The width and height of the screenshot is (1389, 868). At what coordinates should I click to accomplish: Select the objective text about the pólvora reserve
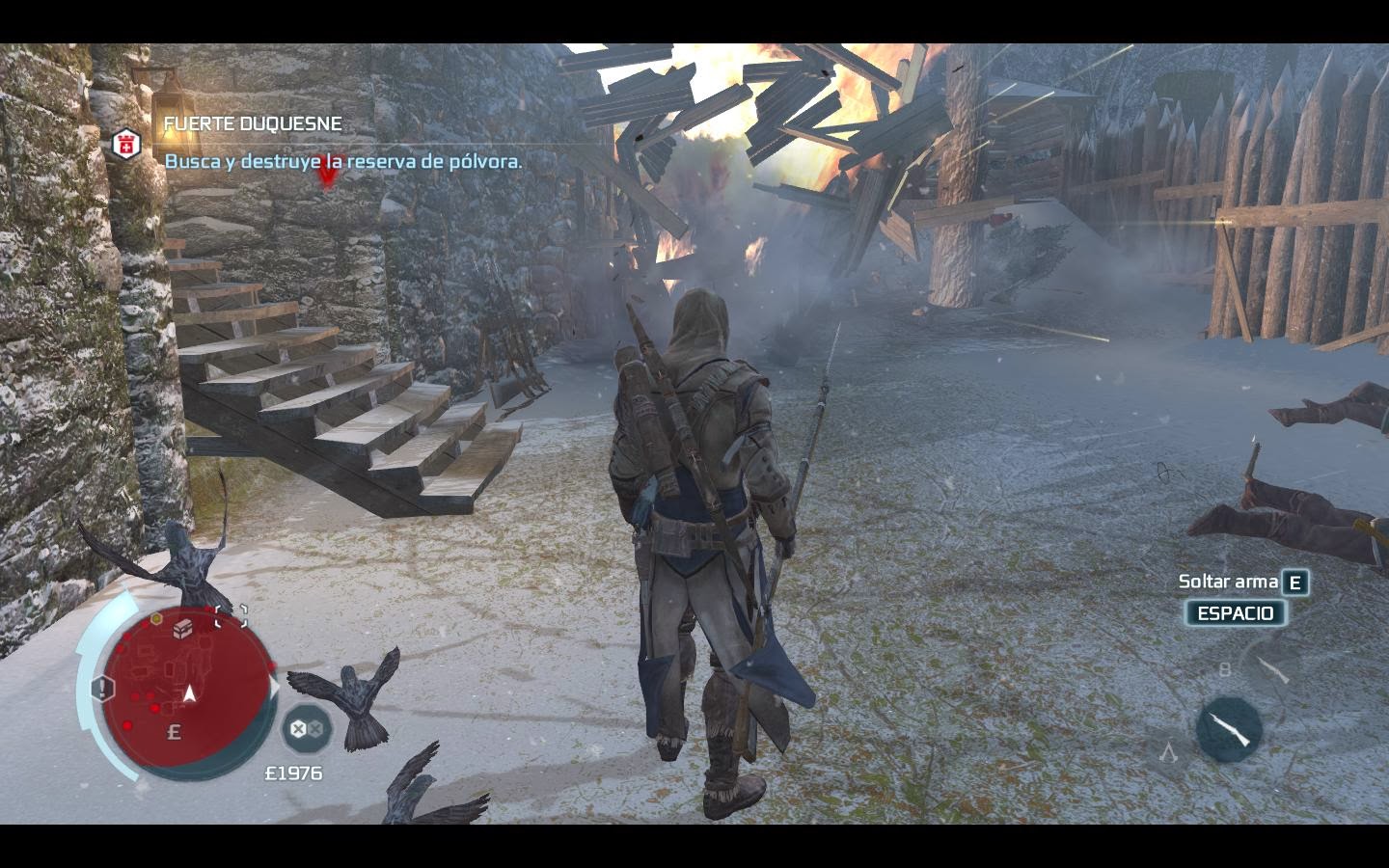pyautogui.click(x=343, y=161)
